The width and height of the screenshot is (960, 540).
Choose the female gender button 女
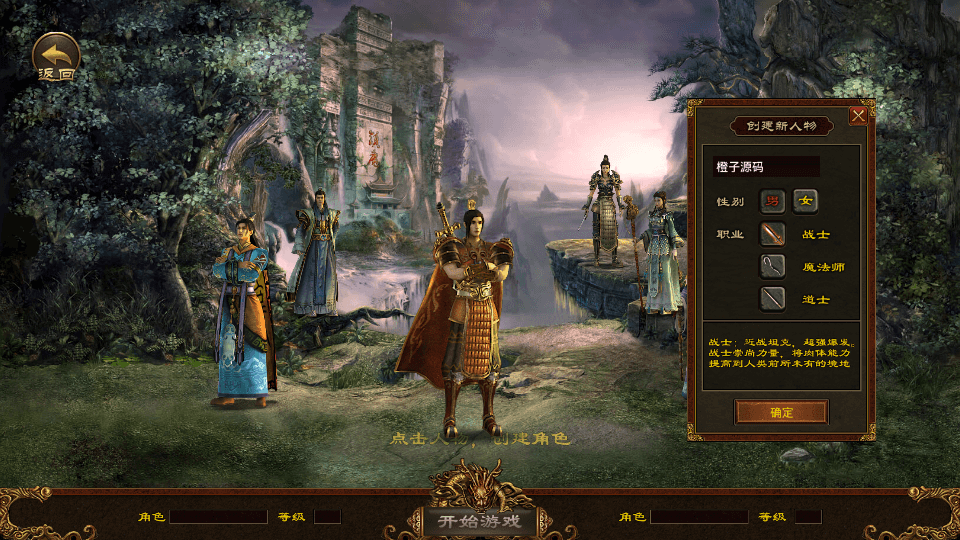pos(805,201)
